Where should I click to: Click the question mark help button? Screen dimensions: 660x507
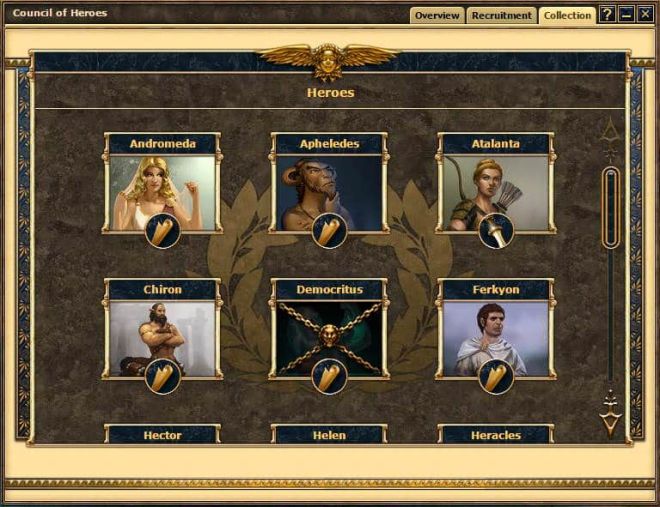[606, 15]
